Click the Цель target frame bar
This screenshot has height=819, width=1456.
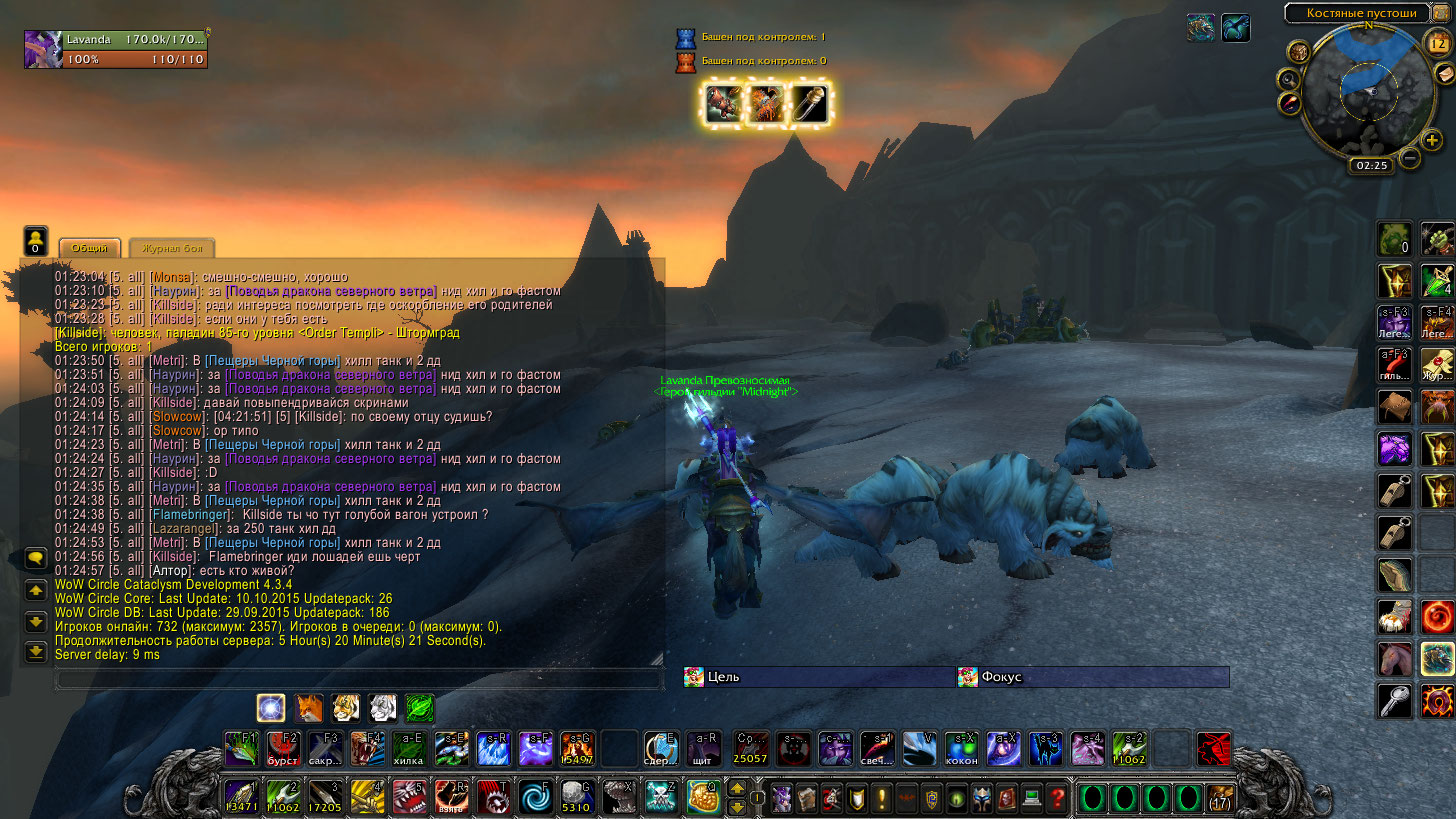click(x=818, y=677)
